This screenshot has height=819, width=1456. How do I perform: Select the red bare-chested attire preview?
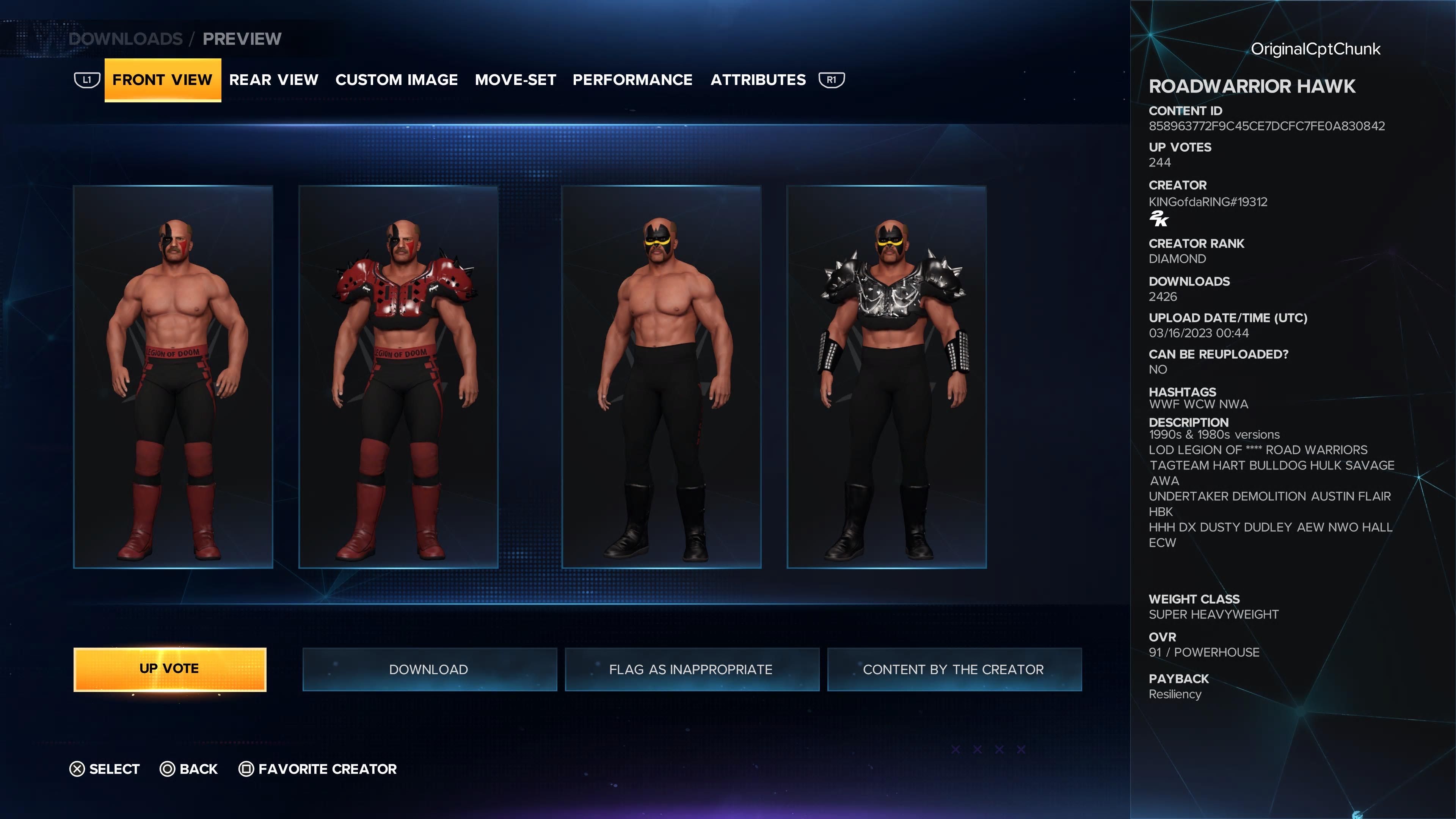pos(173,377)
